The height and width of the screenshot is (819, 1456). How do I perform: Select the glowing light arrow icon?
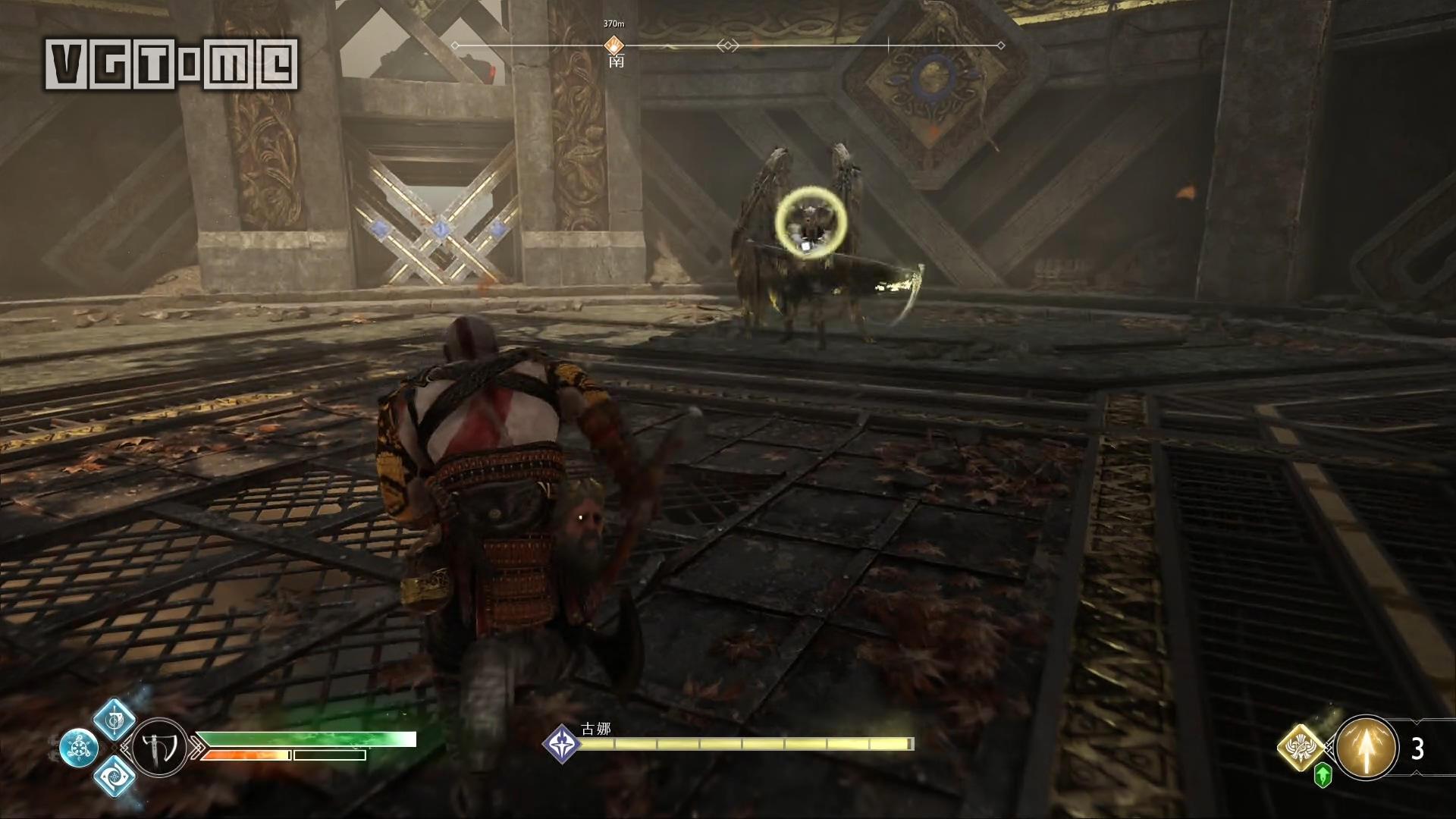click(x=1366, y=748)
